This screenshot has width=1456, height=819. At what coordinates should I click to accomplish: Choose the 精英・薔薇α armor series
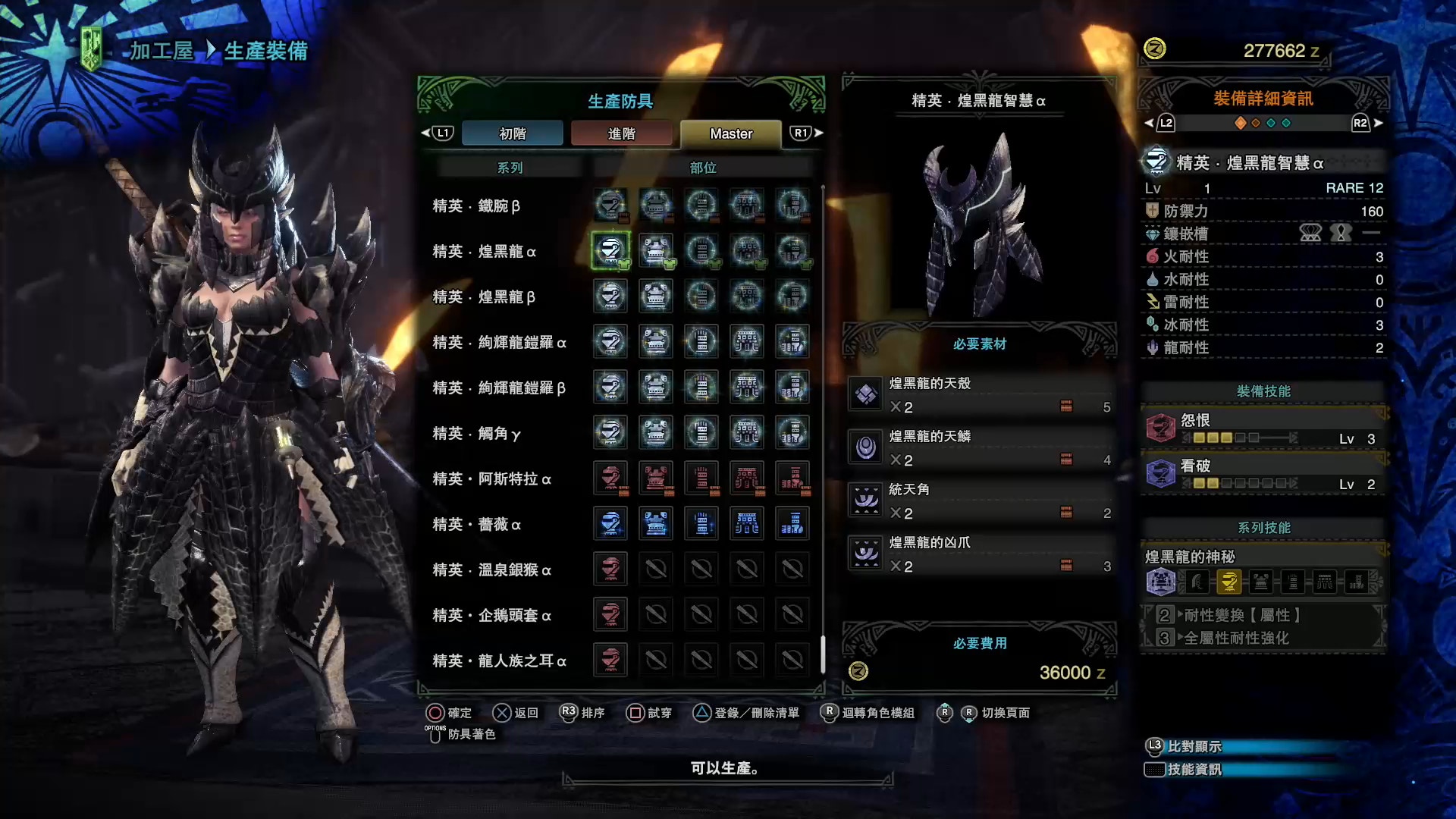point(476,524)
